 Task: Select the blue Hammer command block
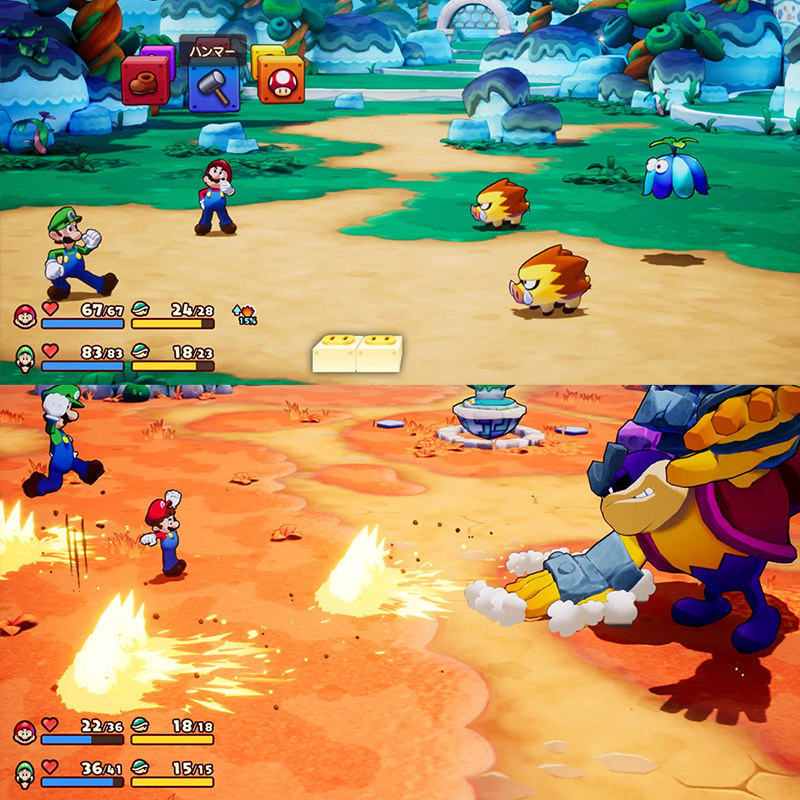[x=213, y=87]
